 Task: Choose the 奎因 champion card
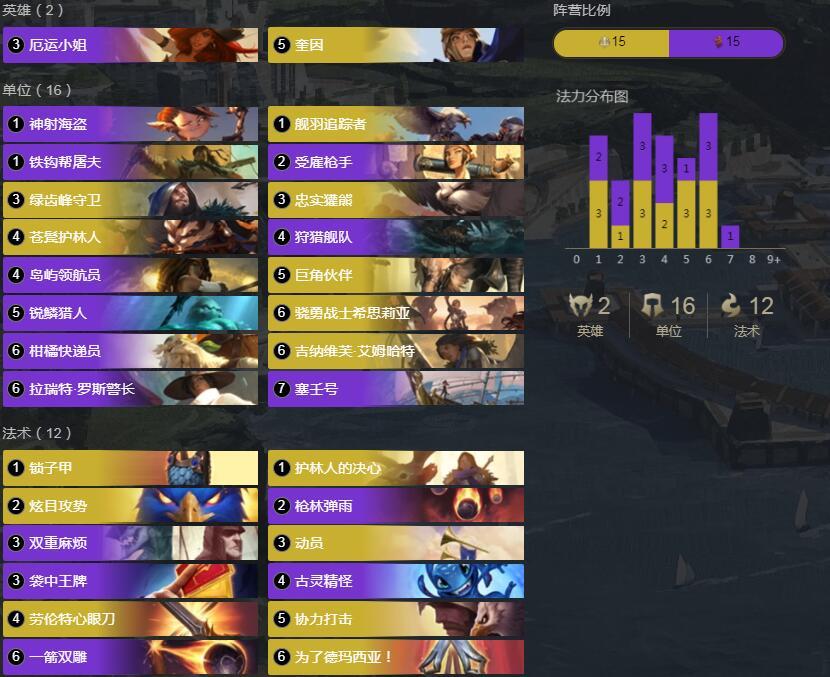tap(395, 45)
